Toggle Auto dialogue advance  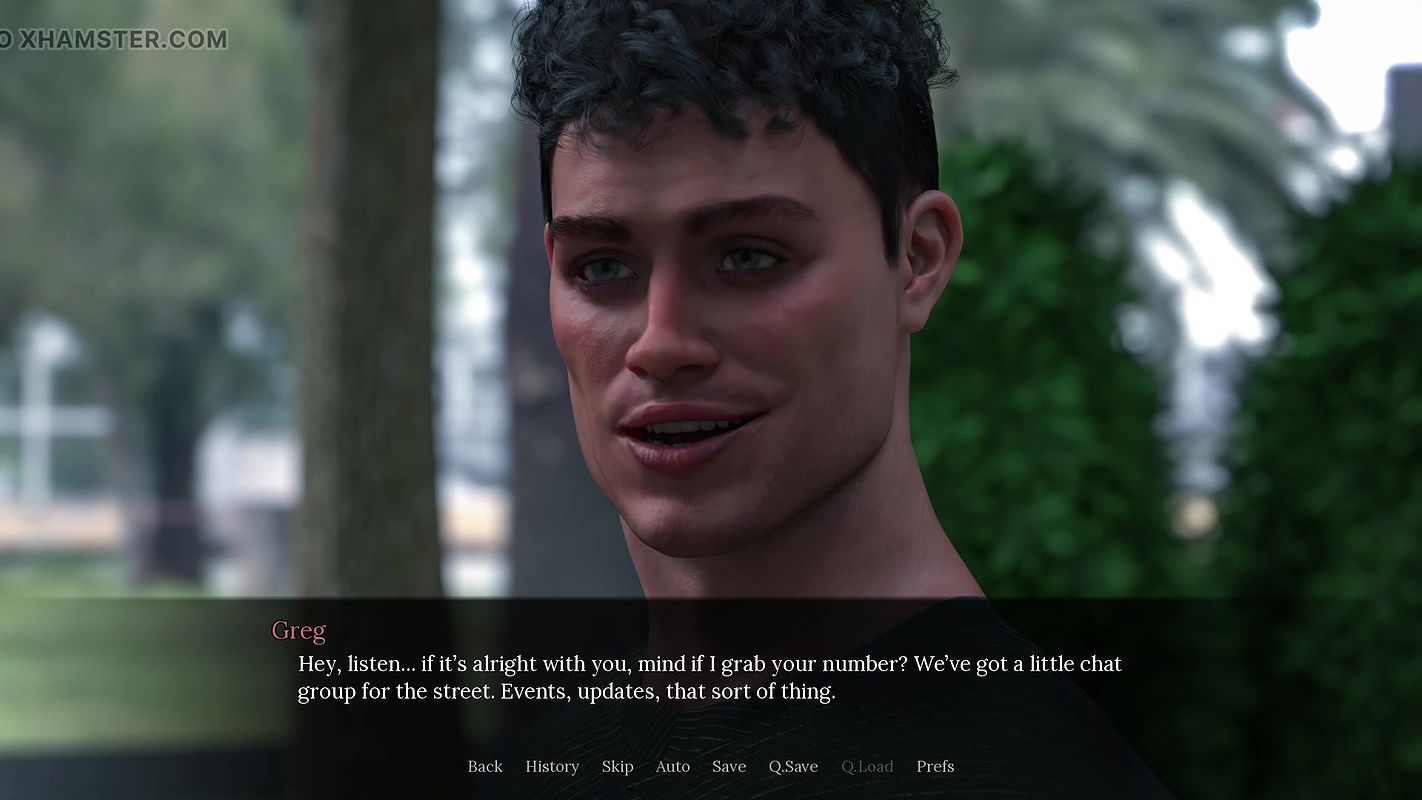[x=673, y=766]
